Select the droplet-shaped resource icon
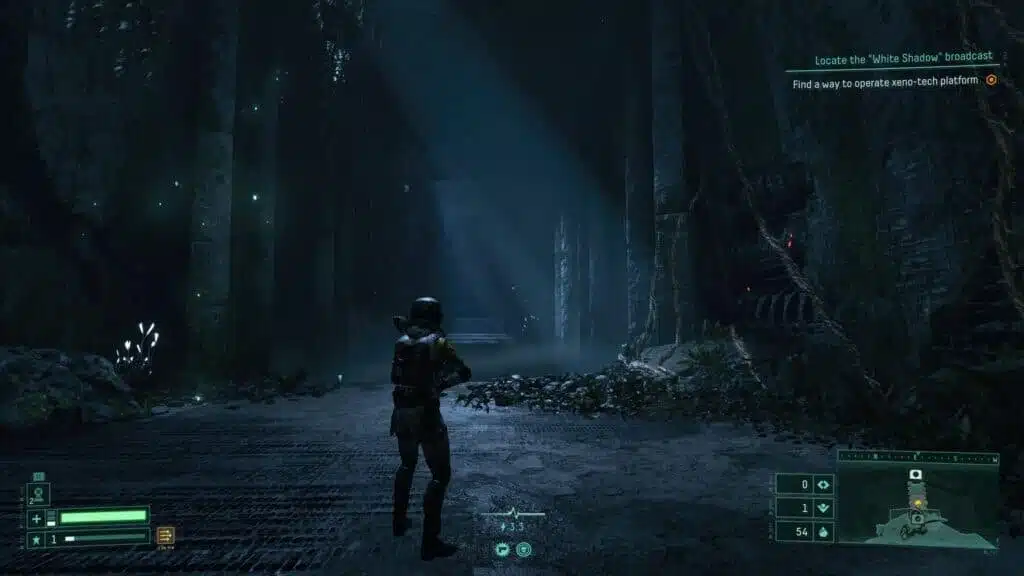Viewport: 1024px width, 576px height. pyautogui.click(x=823, y=531)
